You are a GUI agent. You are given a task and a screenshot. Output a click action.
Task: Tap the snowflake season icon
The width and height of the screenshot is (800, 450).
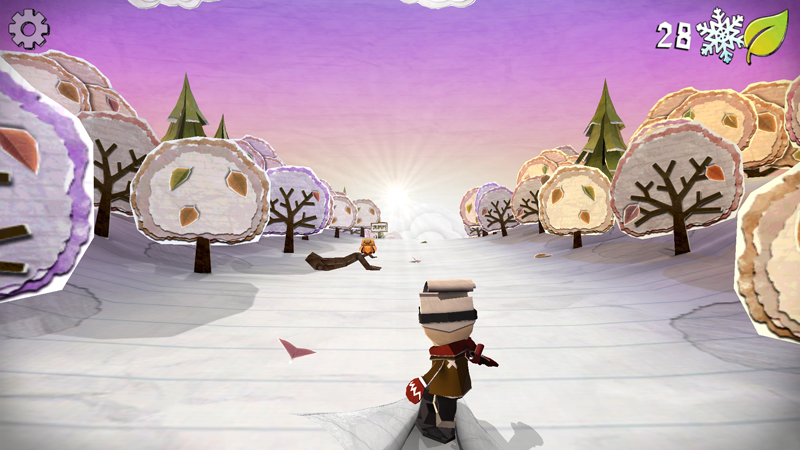click(x=720, y=35)
